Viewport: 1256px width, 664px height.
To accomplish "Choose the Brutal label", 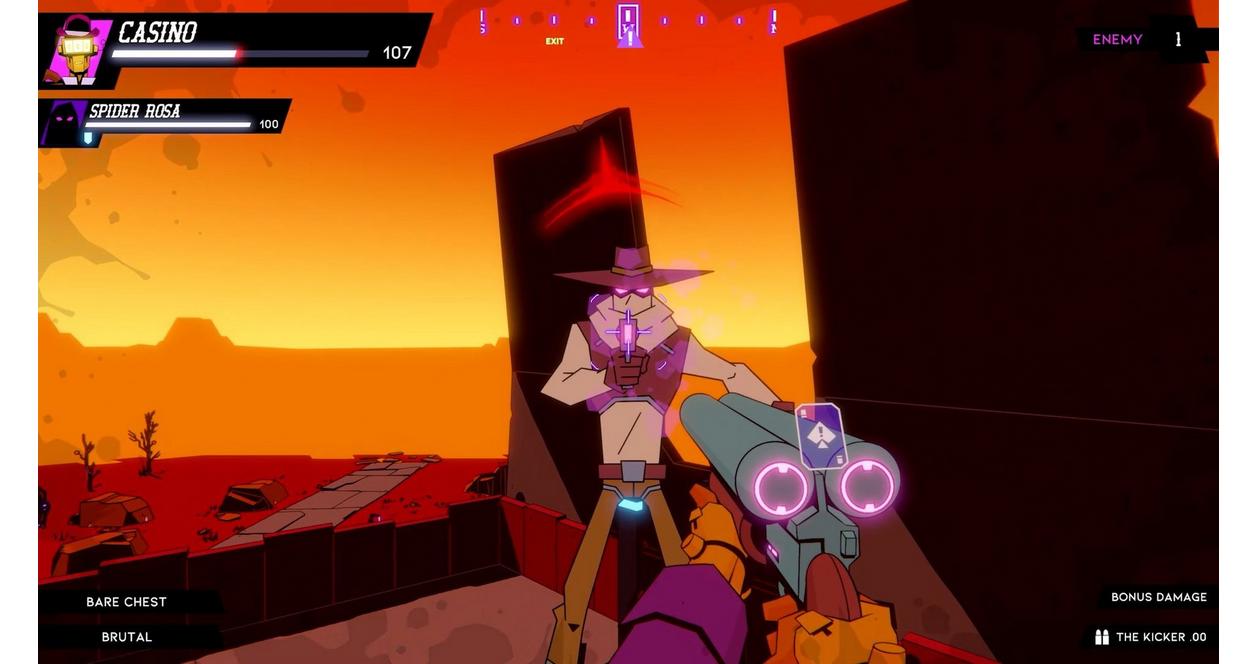I will coord(126,637).
